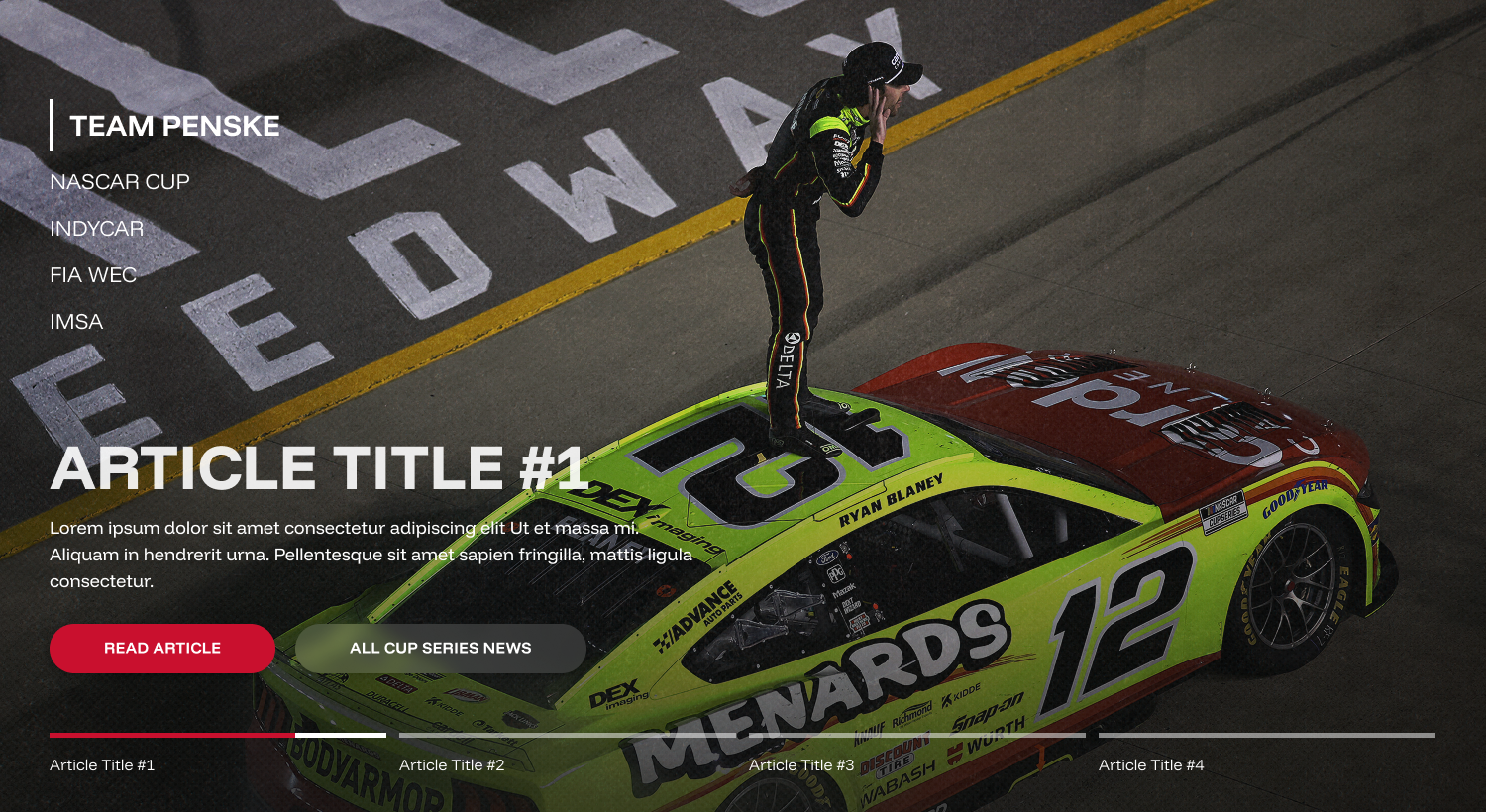Click the red Read Article button
Viewport: 1486px width, 812px height.
(x=162, y=649)
